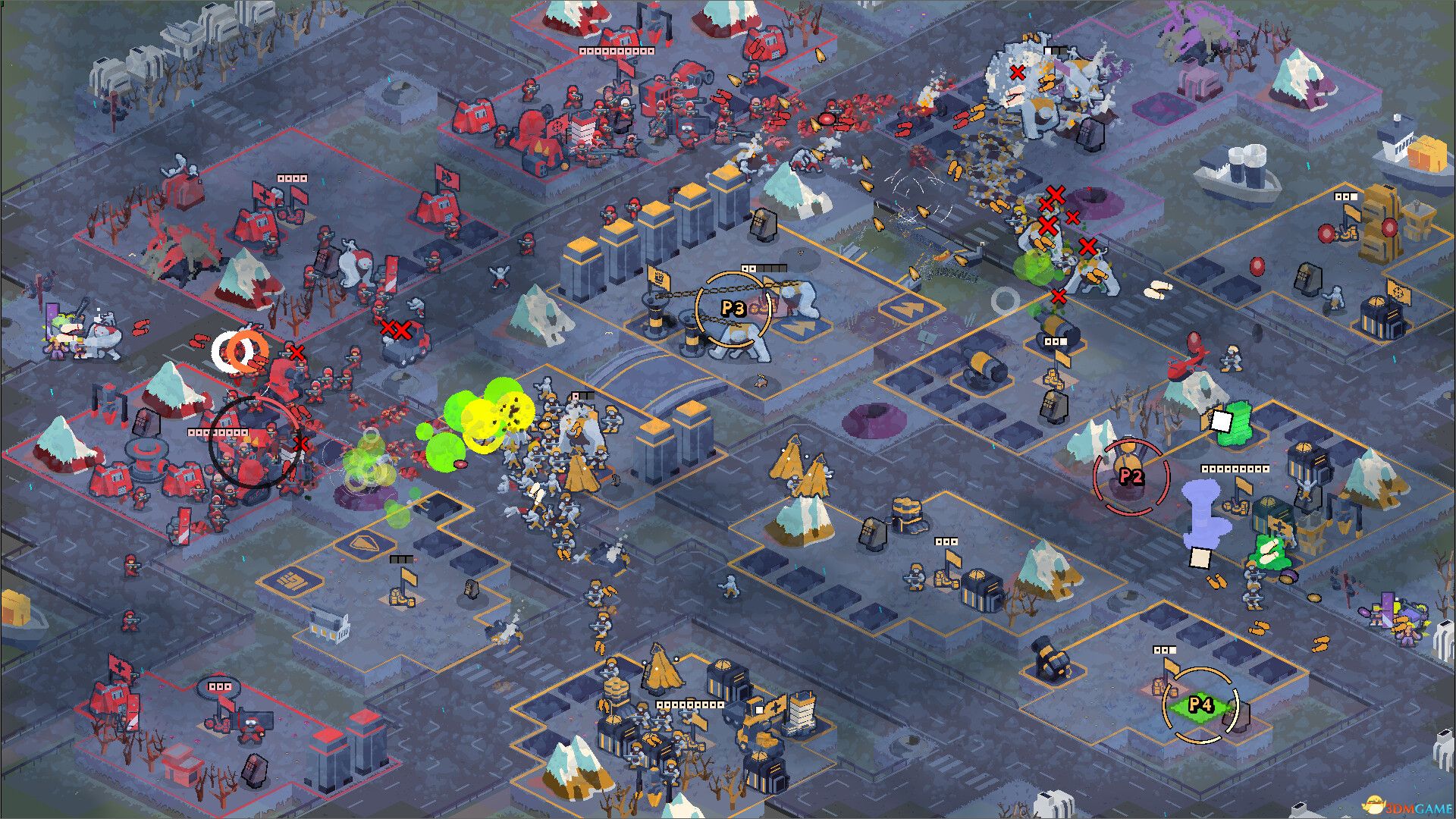This screenshot has width=1456, height=819.
Task: Click the white speech bubble over the red mech
Action: [x=218, y=687]
